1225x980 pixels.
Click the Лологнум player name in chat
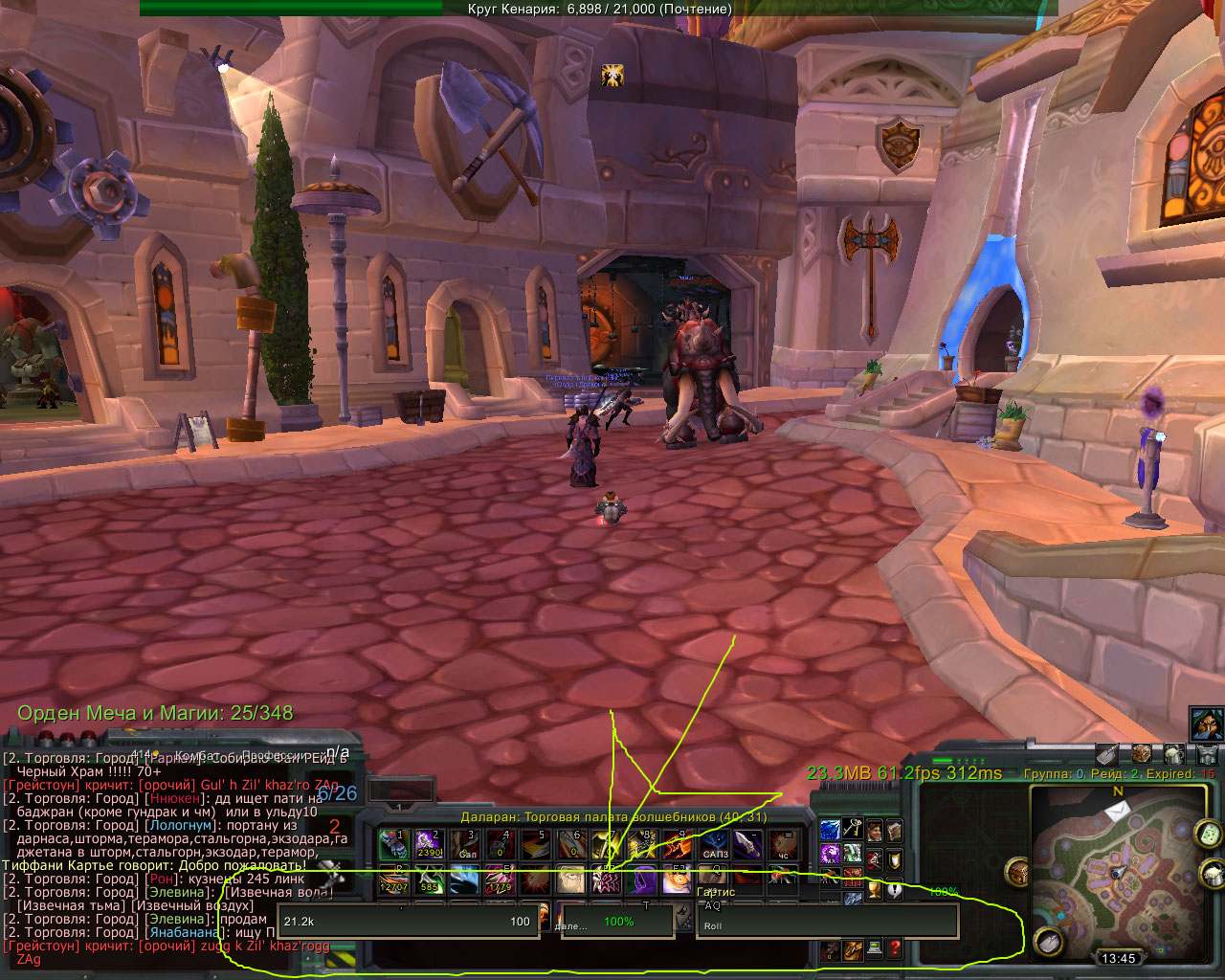click(180, 825)
